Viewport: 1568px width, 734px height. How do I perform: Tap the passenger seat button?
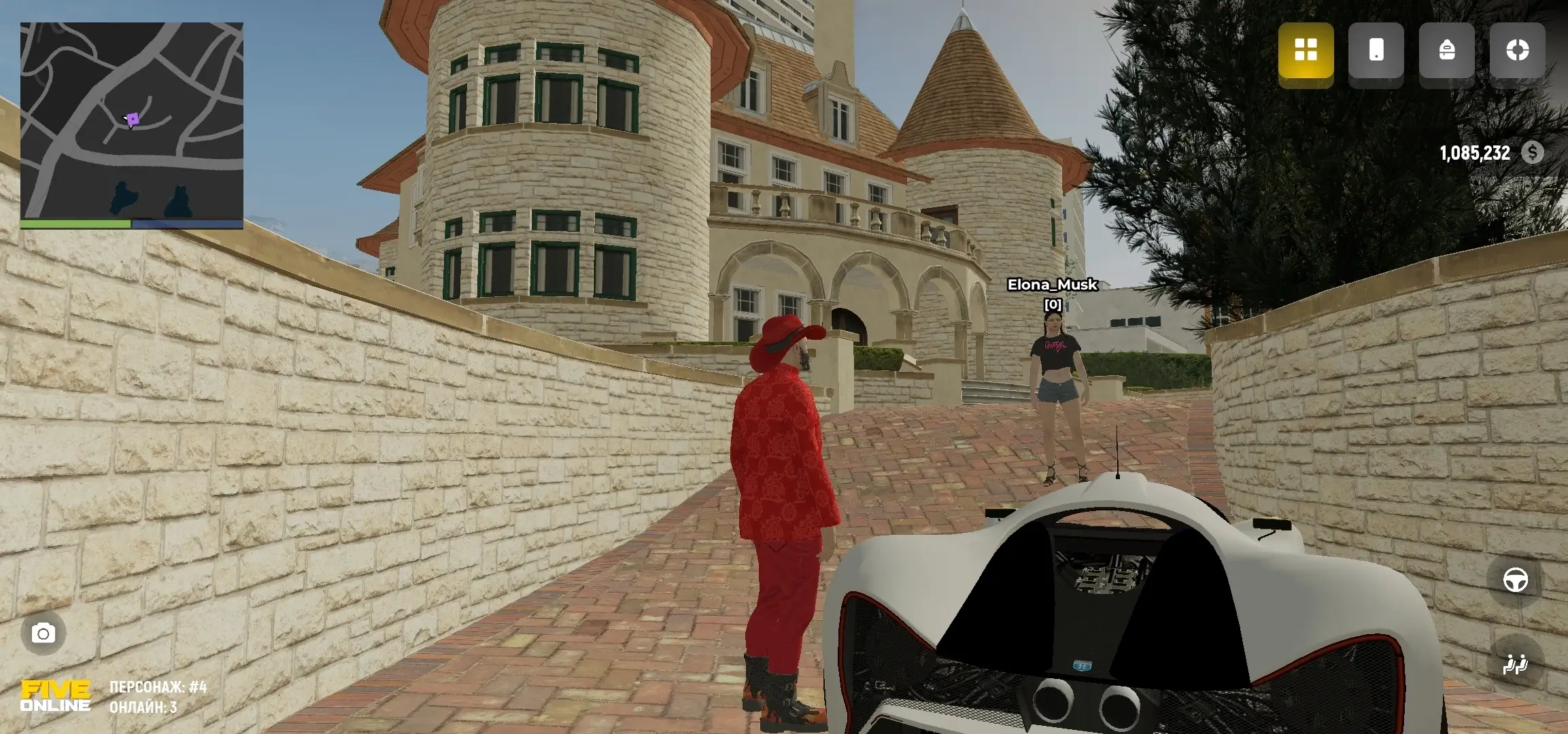[1515, 663]
